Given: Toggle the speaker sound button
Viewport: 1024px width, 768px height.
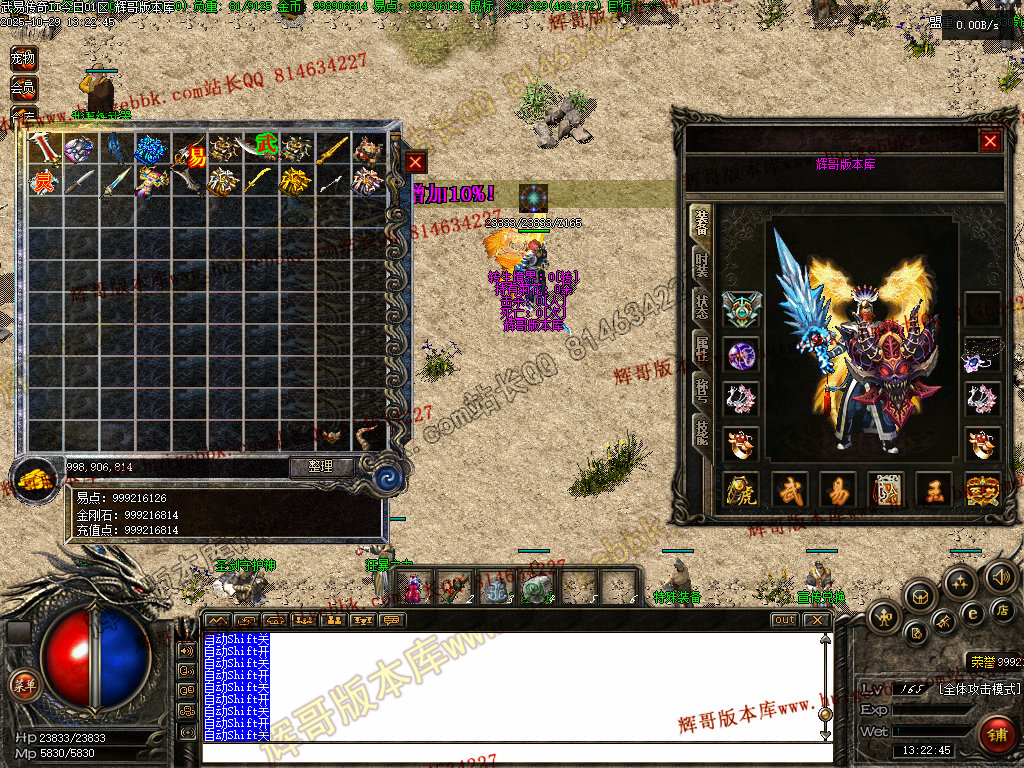Looking at the screenshot, I should pos(999,577).
